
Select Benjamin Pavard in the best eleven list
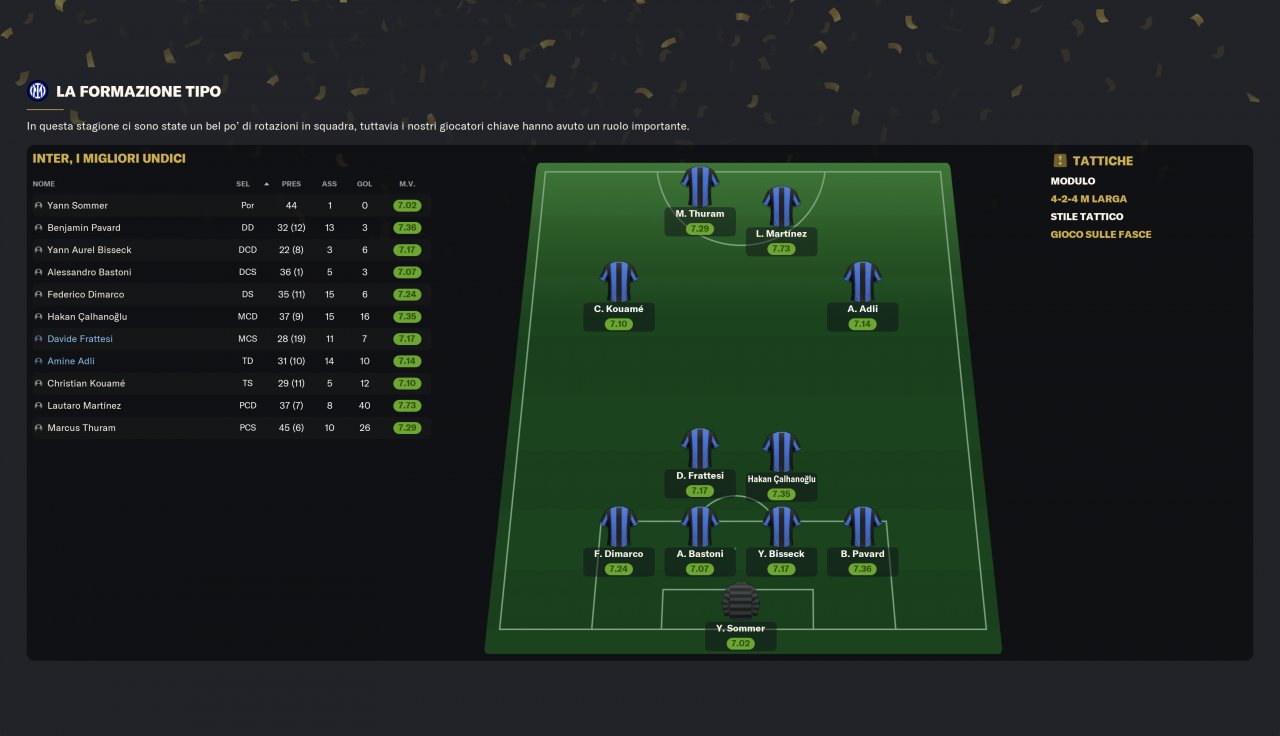coord(83,228)
